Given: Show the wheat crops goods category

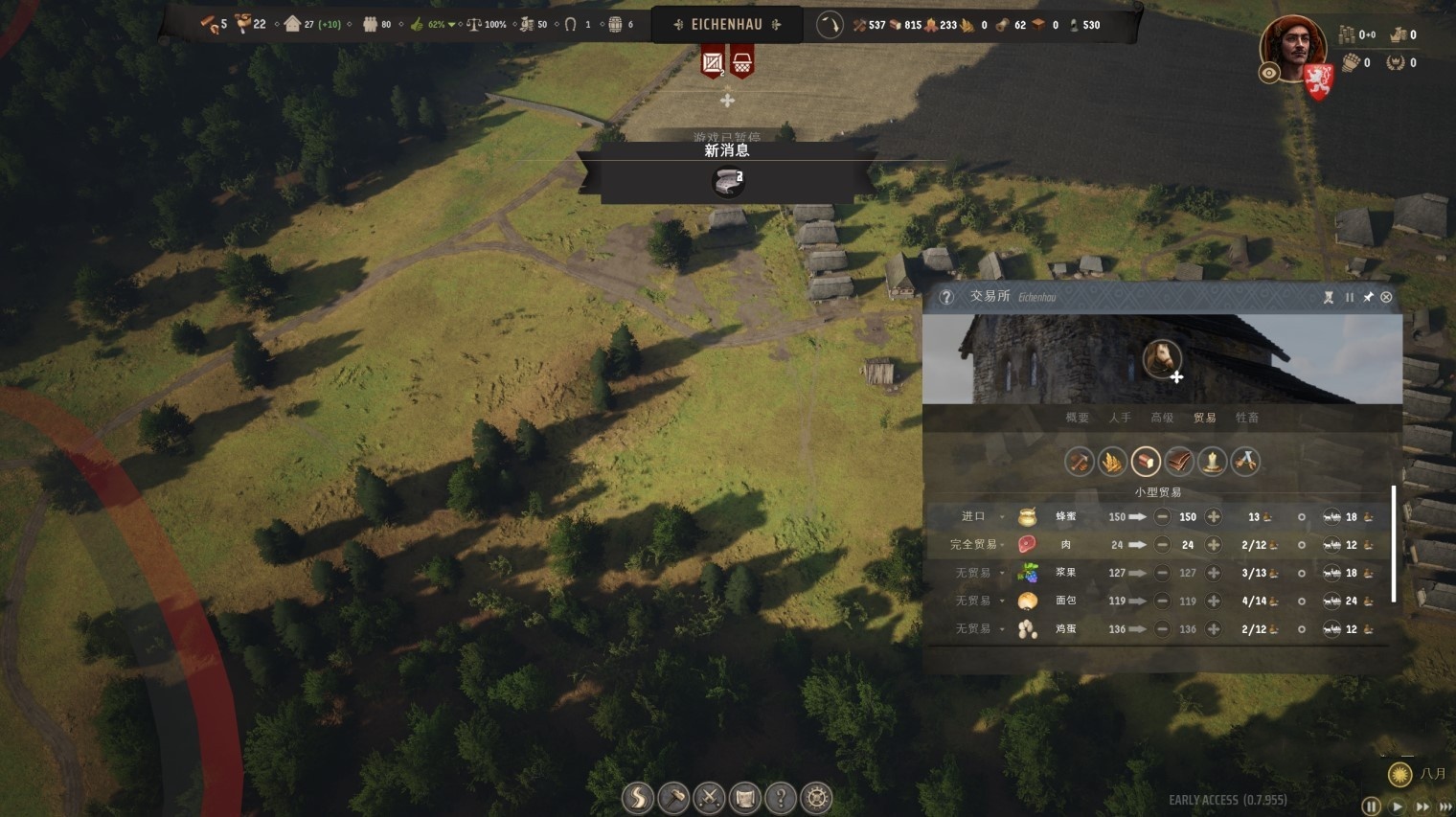Looking at the screenshot, I should pos(1112,462).
